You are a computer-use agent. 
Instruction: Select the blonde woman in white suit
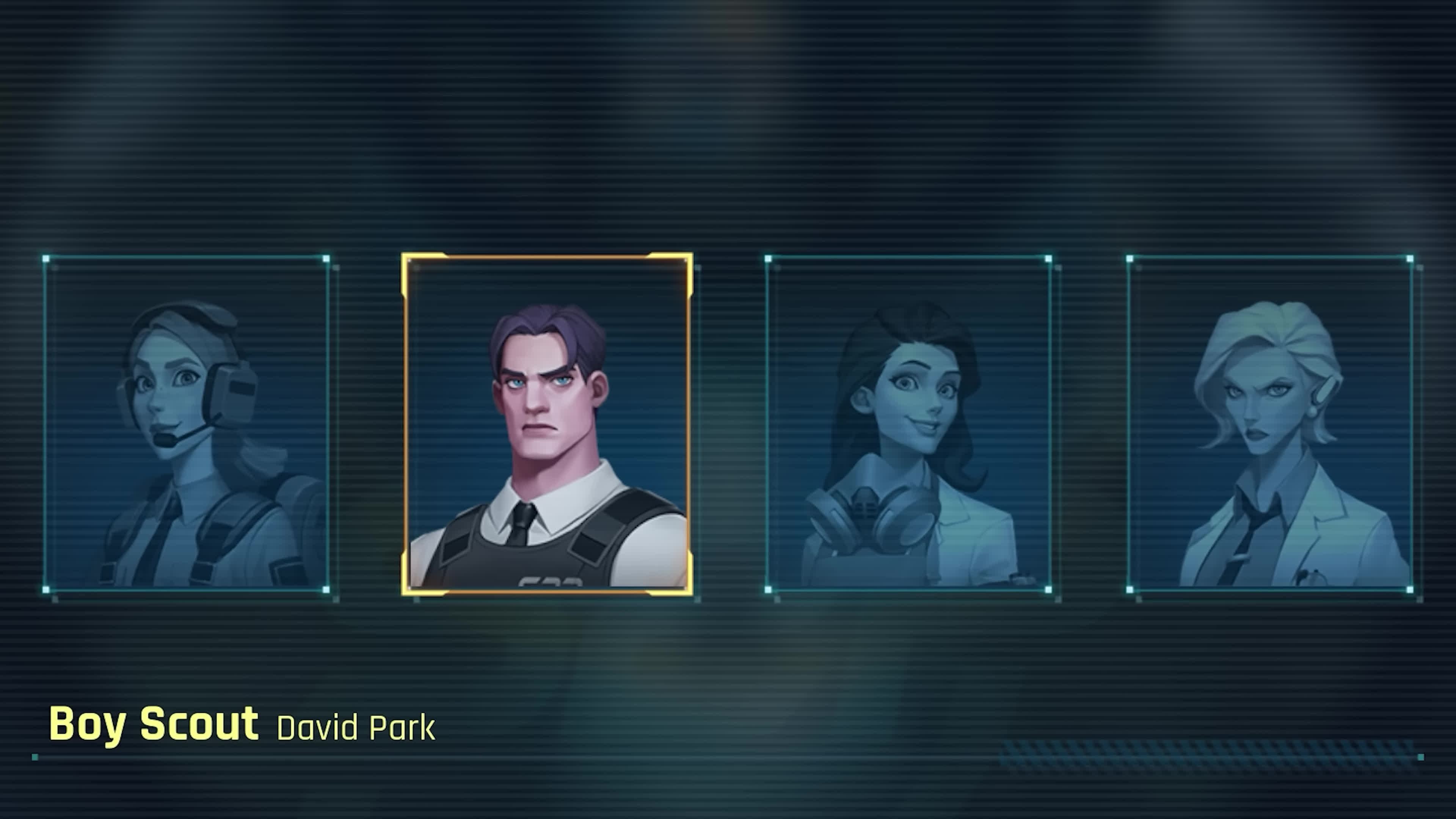tap(1269, 424)
